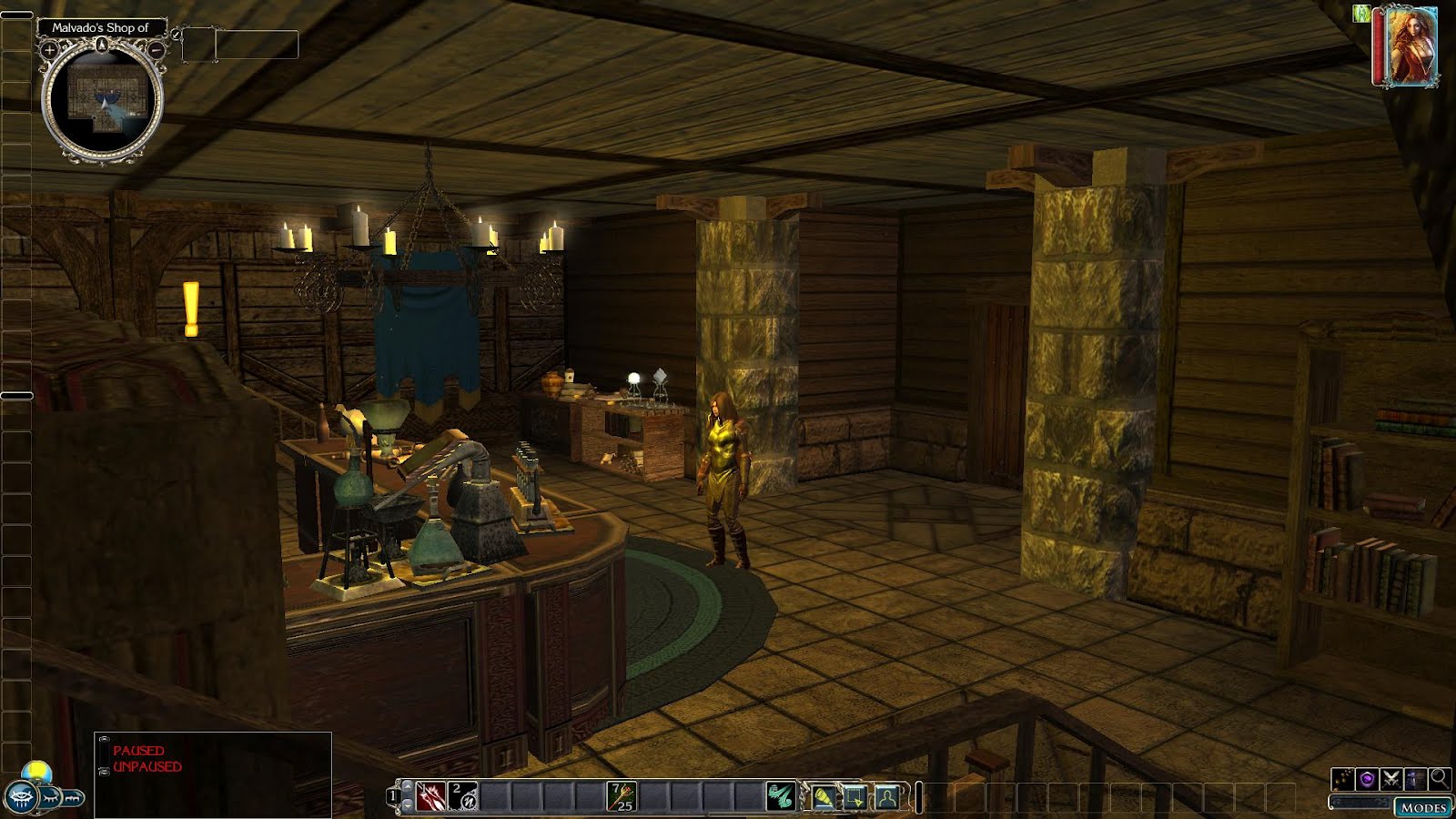
Task: Toggle the golden footprints tracking mode
Action: (x=1342, y=779)
